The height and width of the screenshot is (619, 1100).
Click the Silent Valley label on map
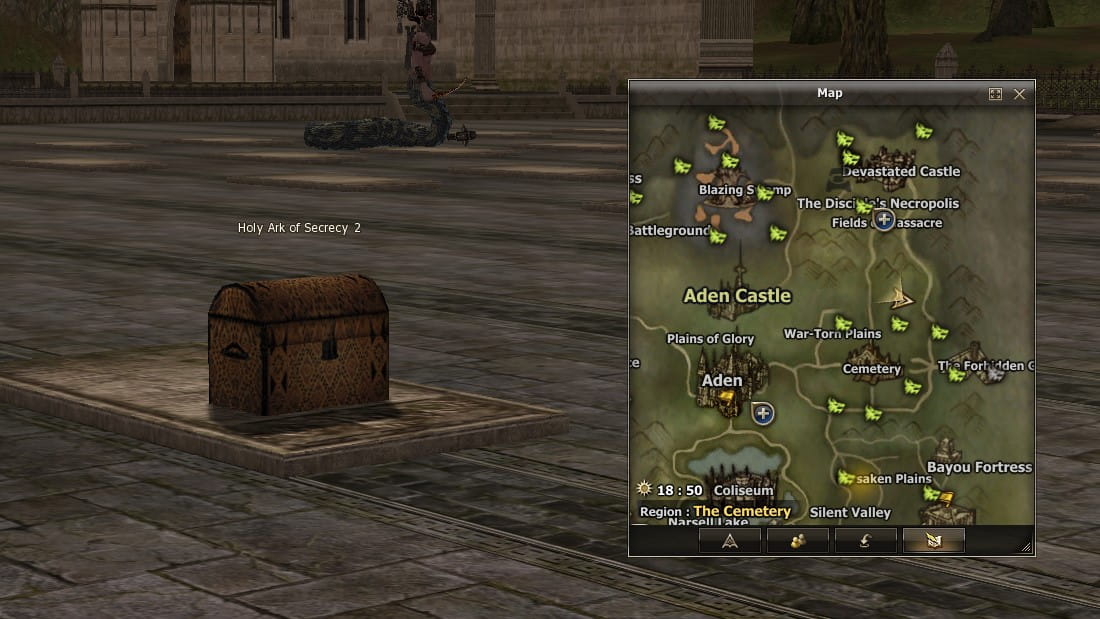(850, 513)
